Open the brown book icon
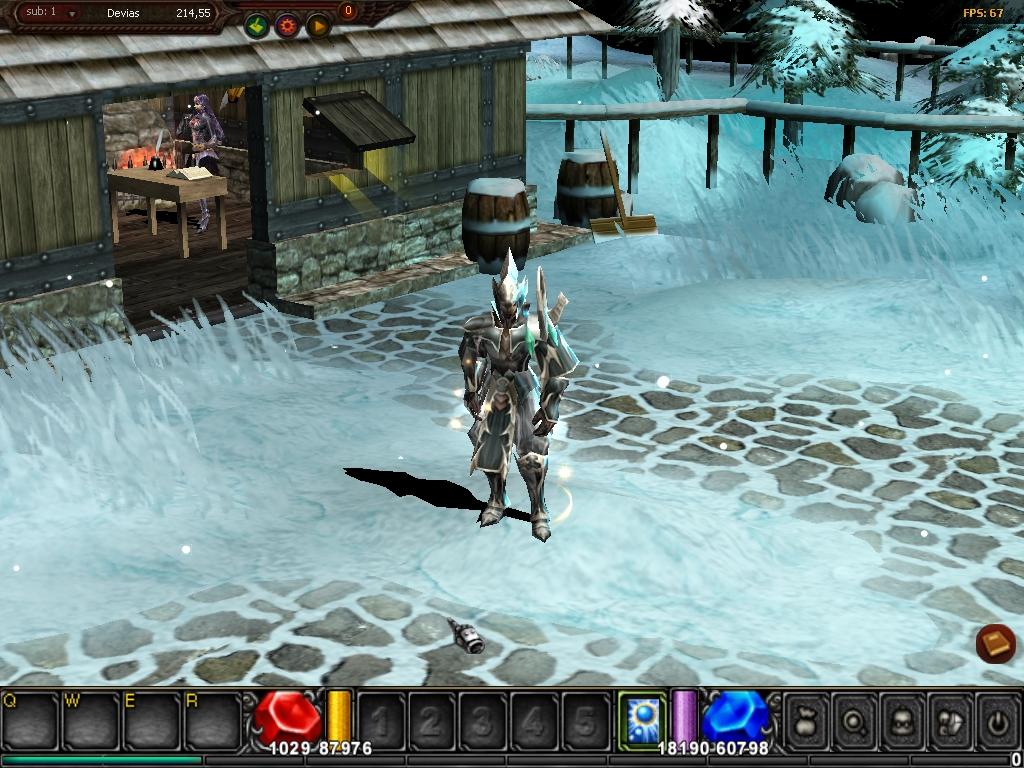The height and width of the screenshot is (768, 1024). [996, 643]
